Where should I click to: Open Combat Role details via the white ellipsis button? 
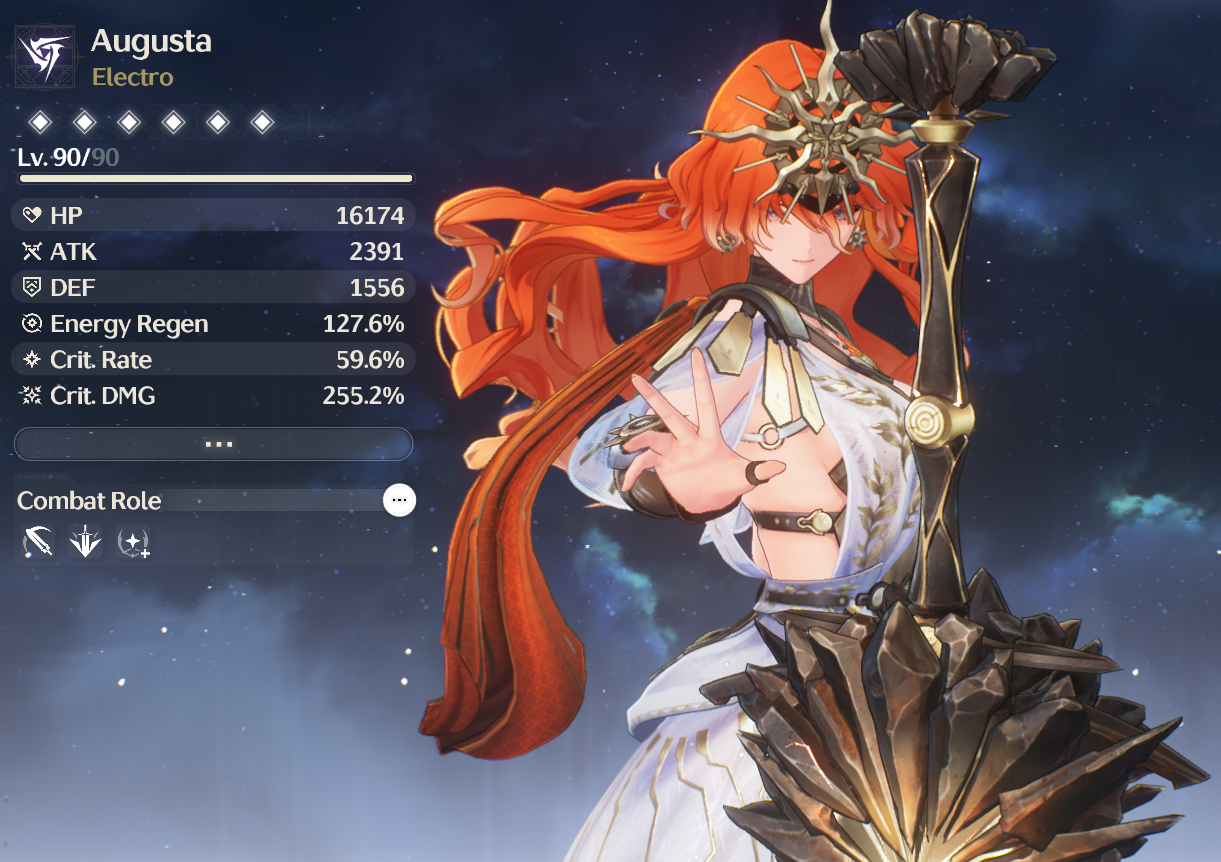[399, 500]
